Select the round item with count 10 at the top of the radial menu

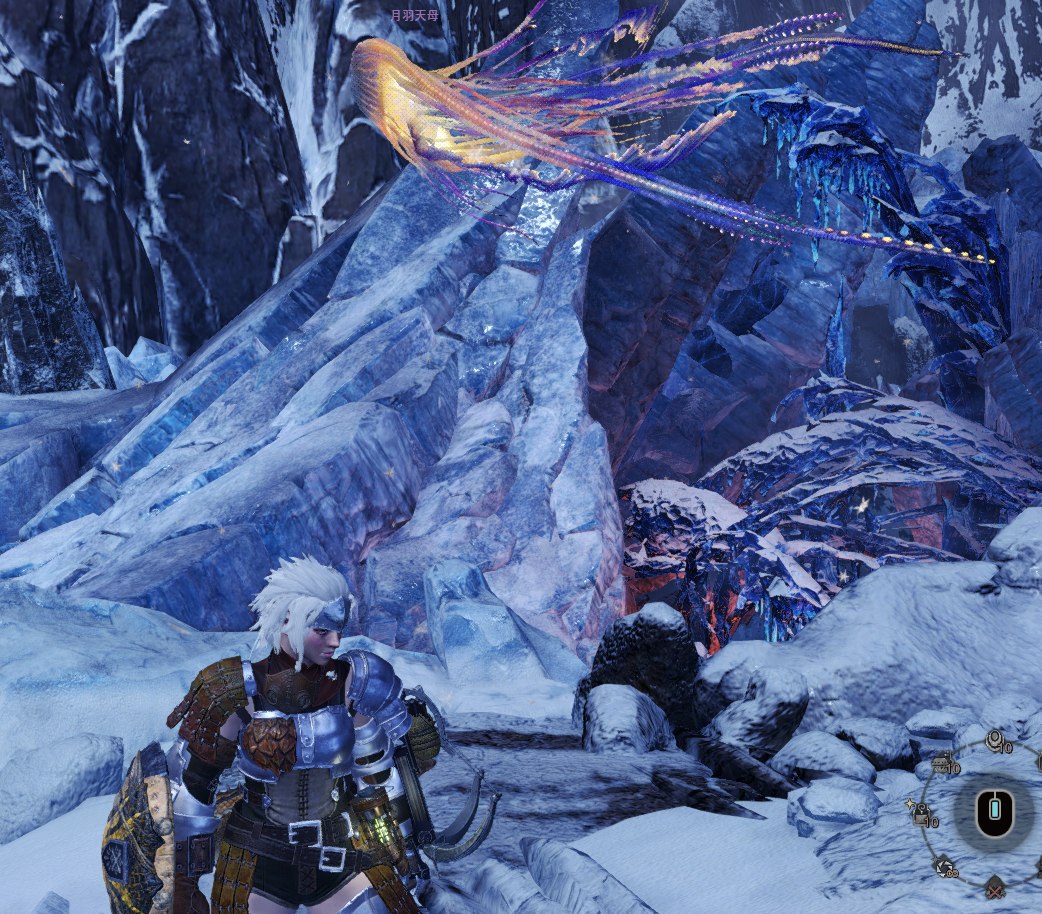tap(994, 741)
